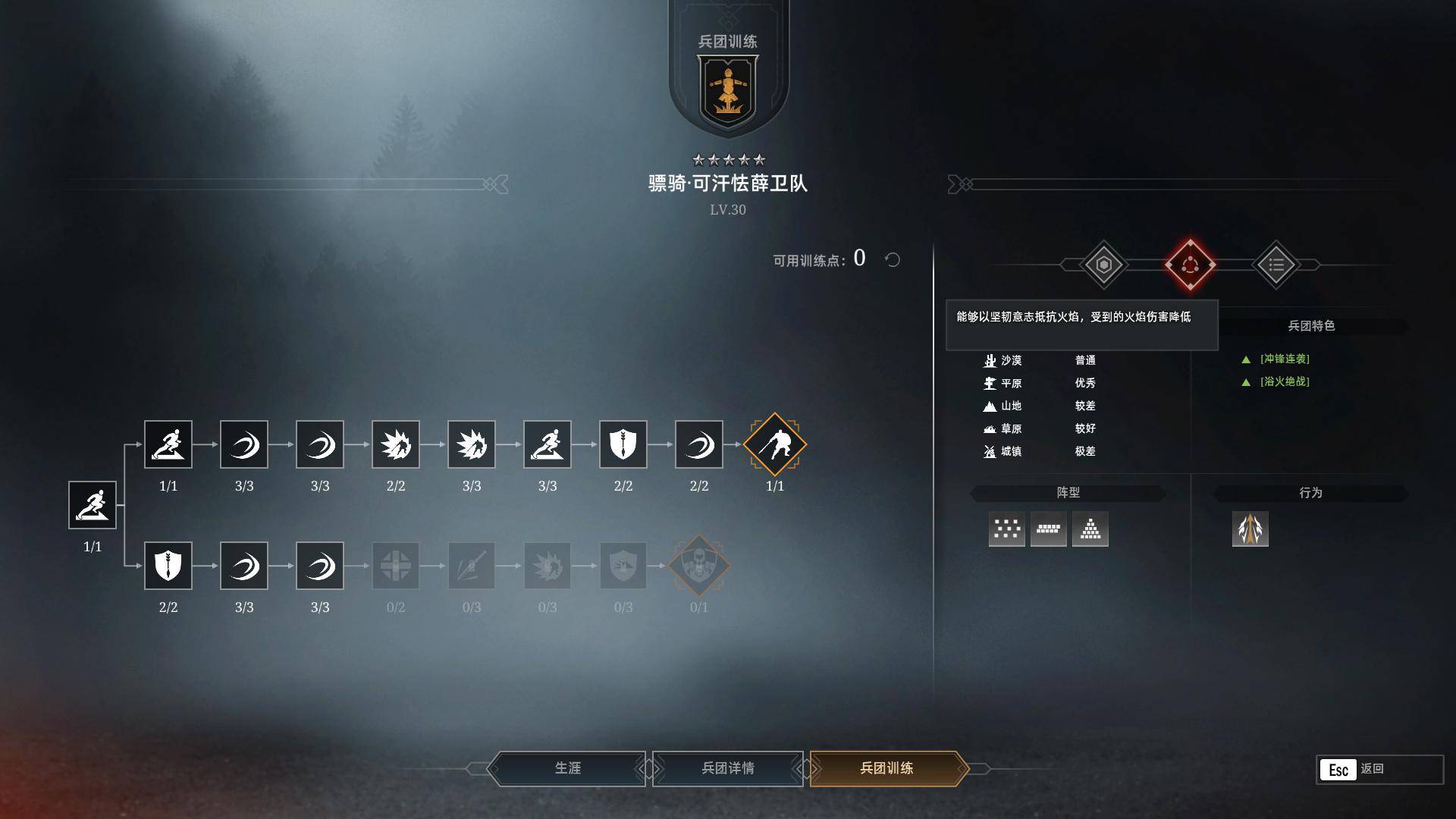Click the crescent slash skill in top skill row

(x=244, y=445)
